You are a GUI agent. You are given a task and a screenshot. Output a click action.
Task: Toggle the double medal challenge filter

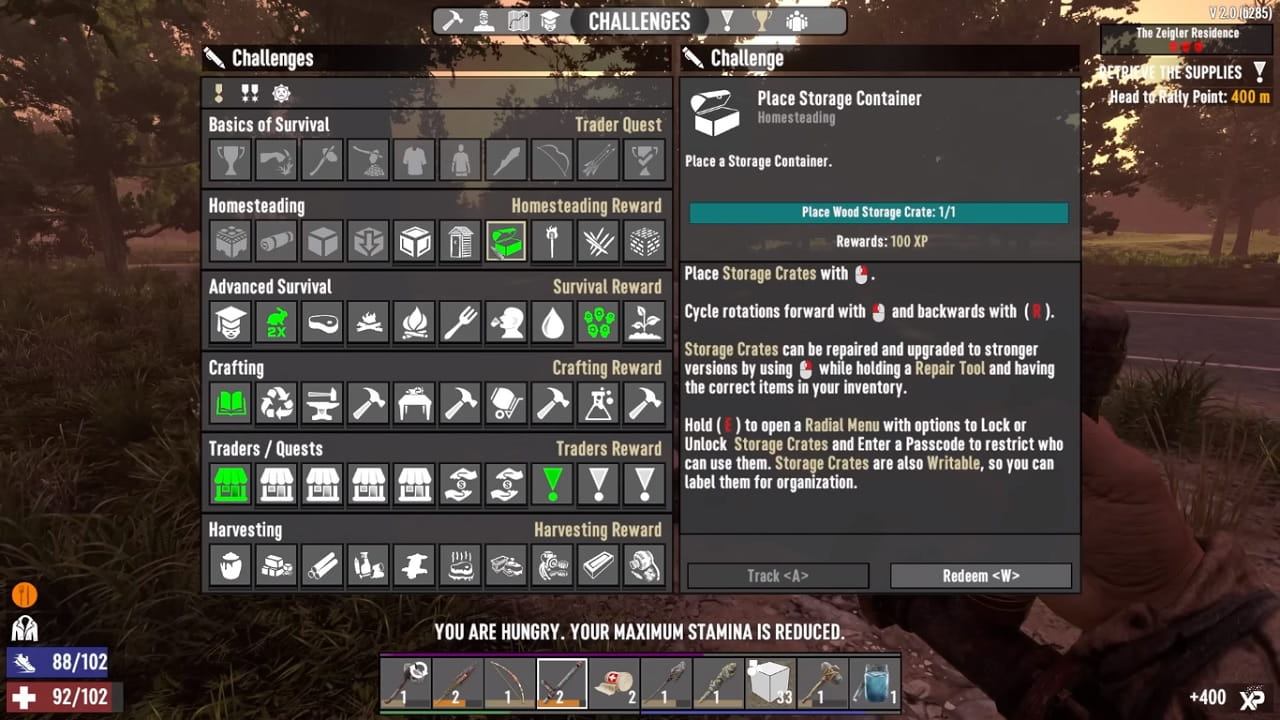[x=252, y=92]
